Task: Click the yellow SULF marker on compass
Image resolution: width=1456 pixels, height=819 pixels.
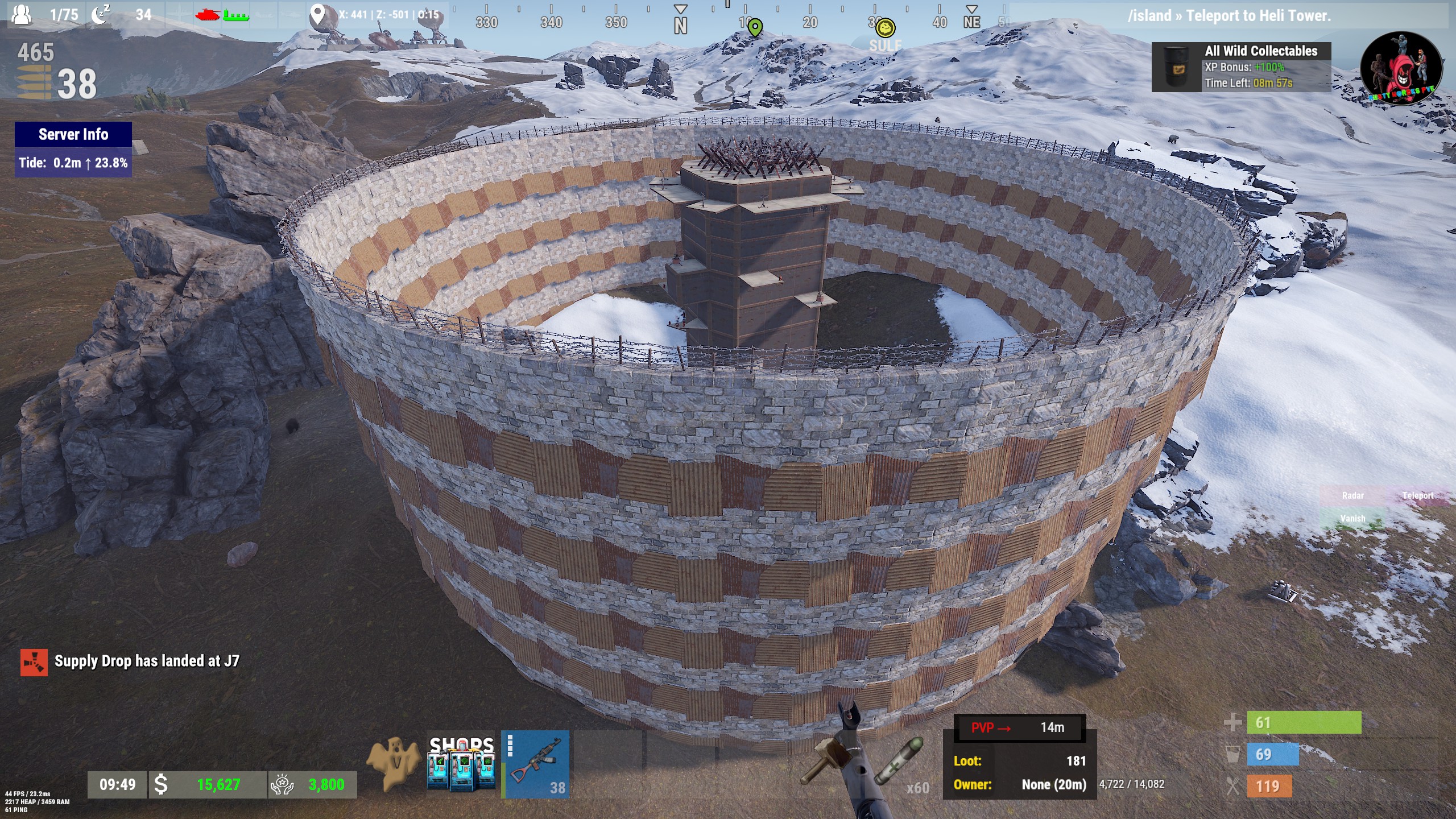Action: (x=885, y=28)
